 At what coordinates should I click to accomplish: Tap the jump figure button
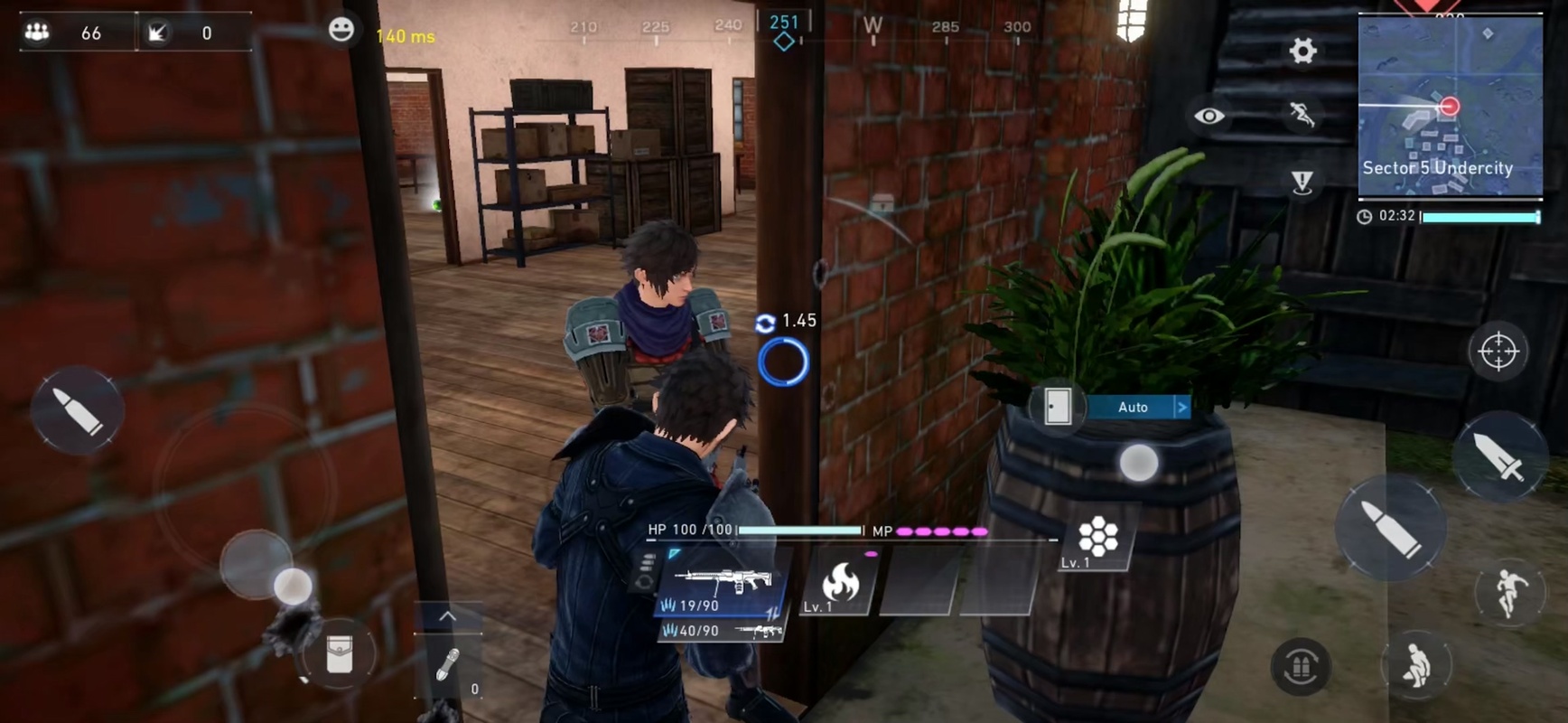[1507, 592]
